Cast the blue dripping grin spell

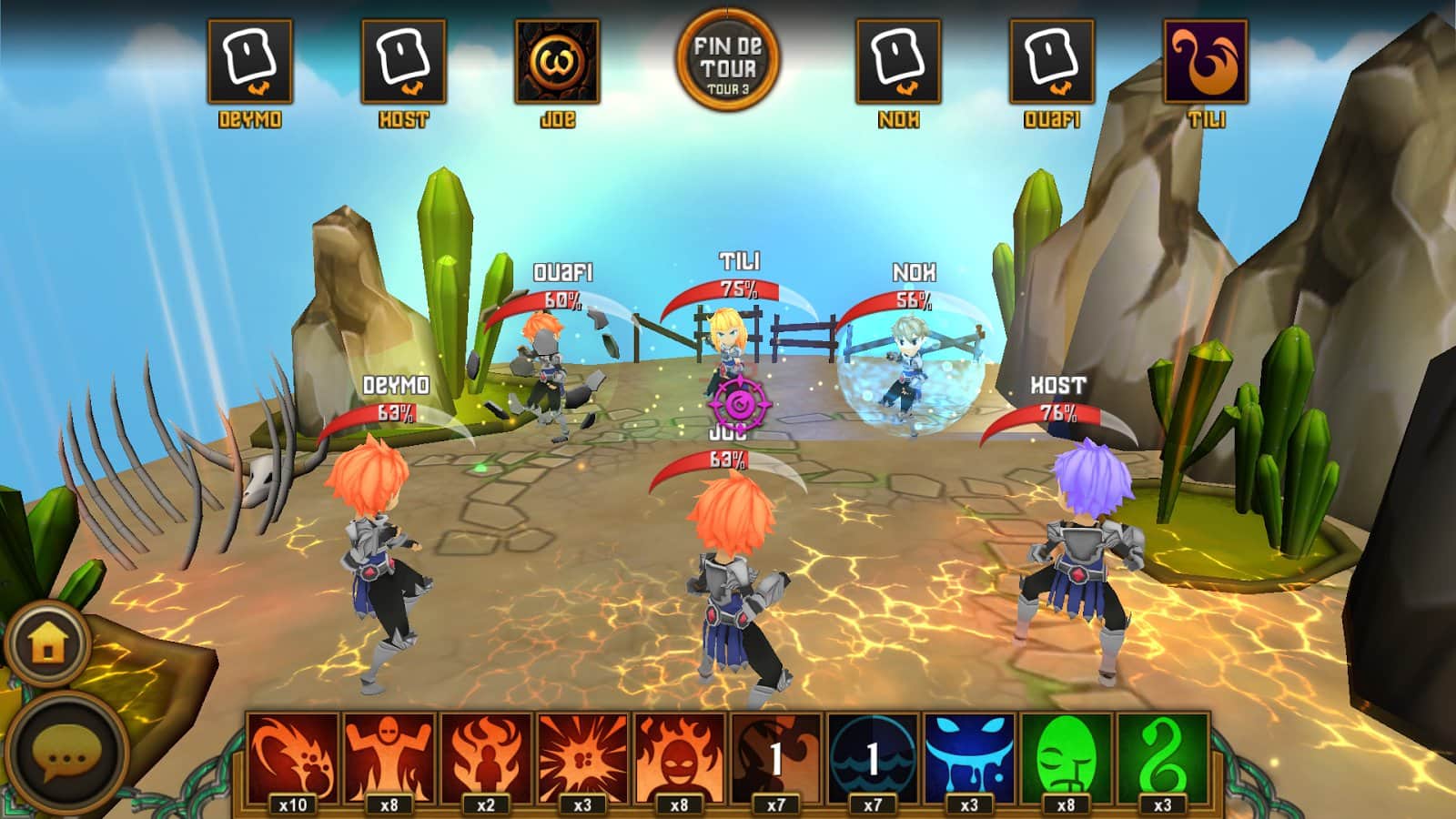pyautogui.click(x=969, y=757)
